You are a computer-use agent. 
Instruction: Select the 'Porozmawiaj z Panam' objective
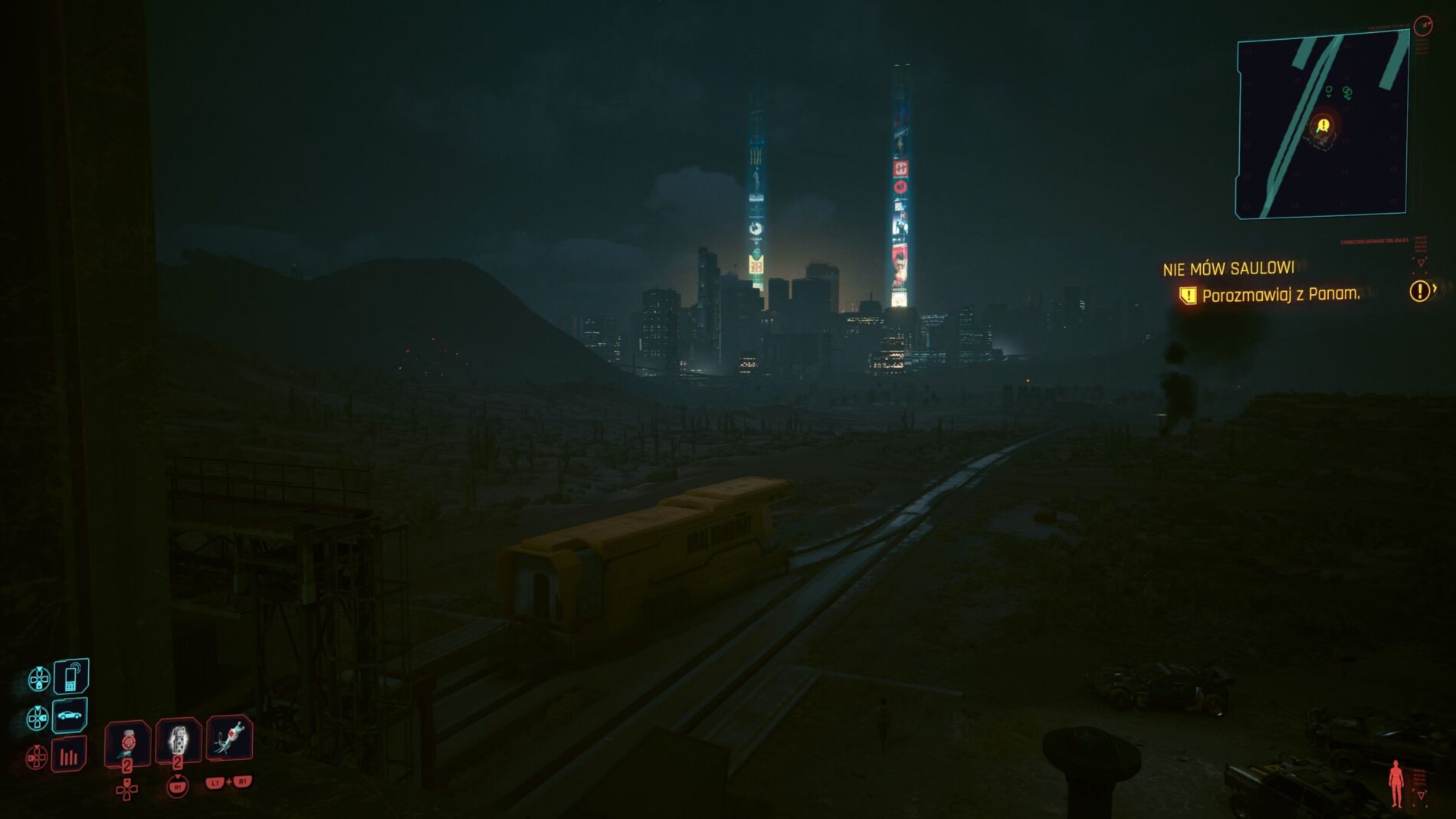click(1281, 295)
